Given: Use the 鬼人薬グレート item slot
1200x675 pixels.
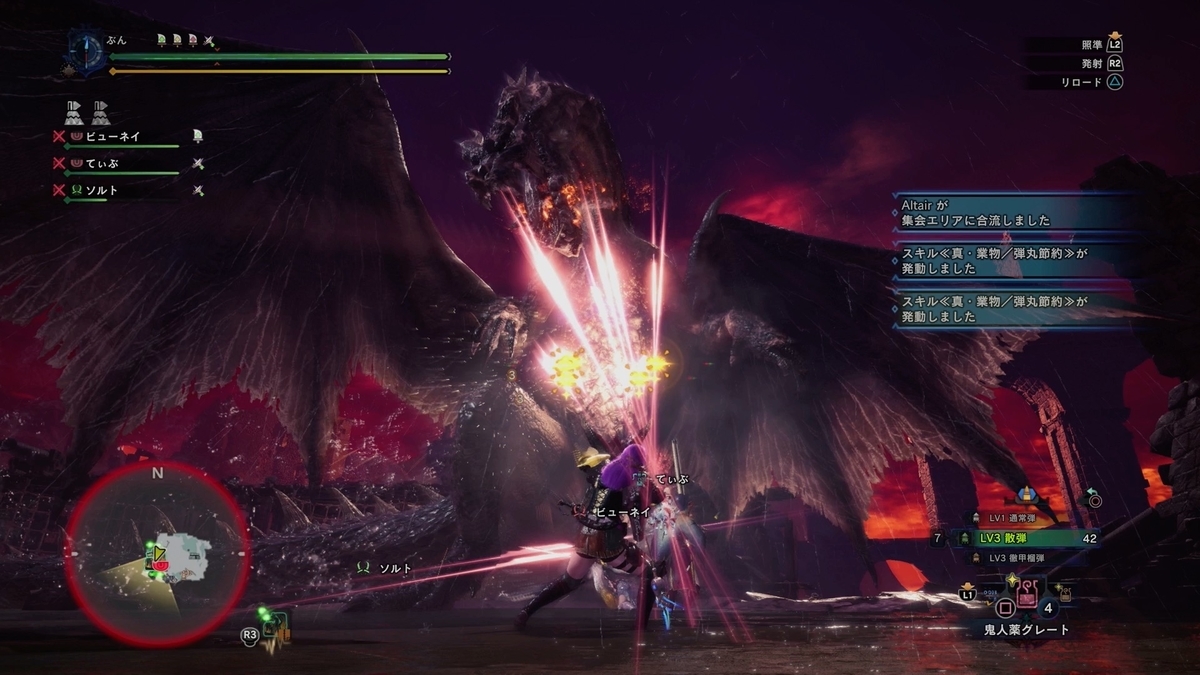Looking at the screenshot, I should pos(1028,594).
